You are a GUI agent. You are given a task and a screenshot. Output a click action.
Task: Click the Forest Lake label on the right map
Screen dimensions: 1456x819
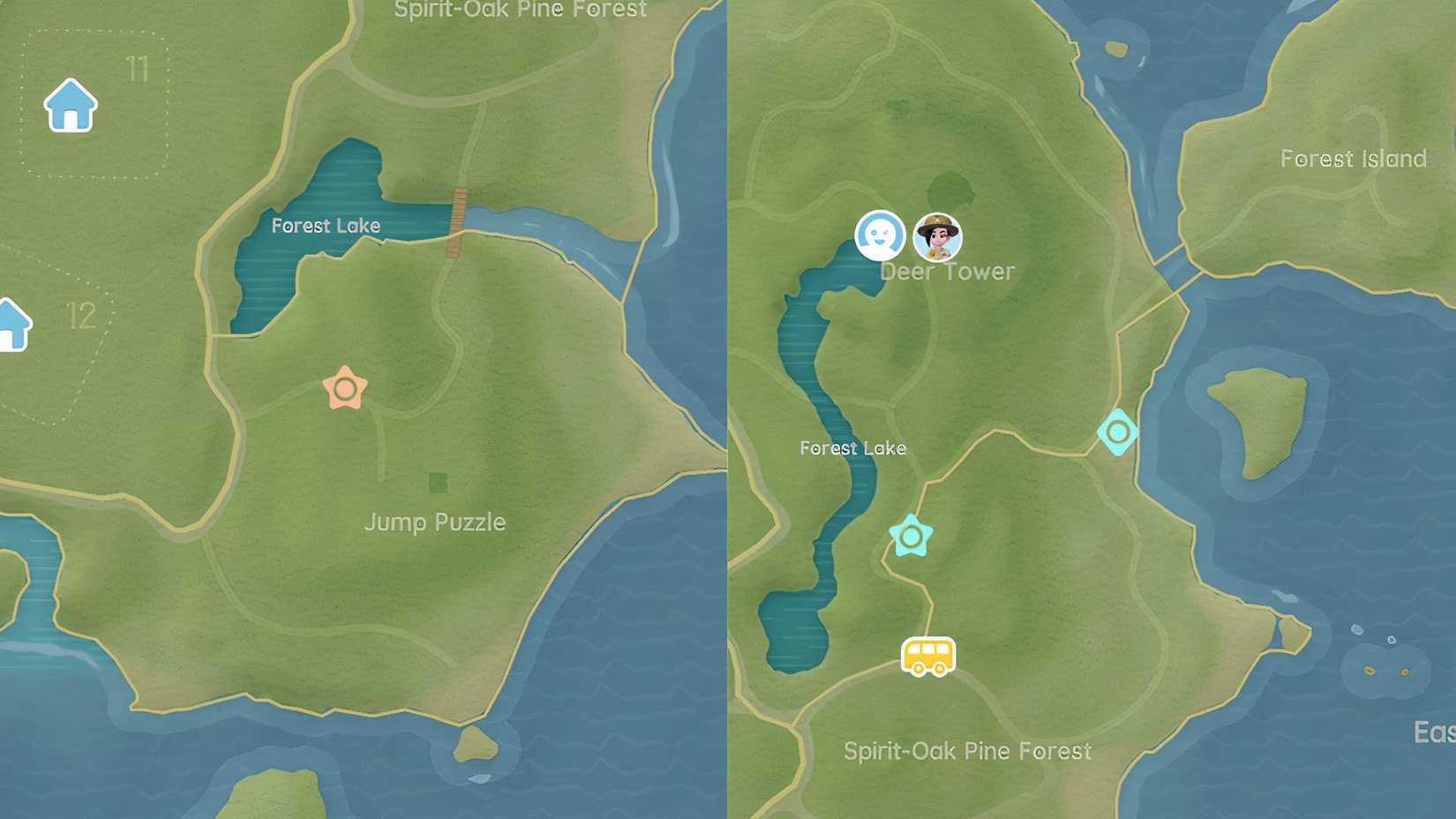(852, 448)
